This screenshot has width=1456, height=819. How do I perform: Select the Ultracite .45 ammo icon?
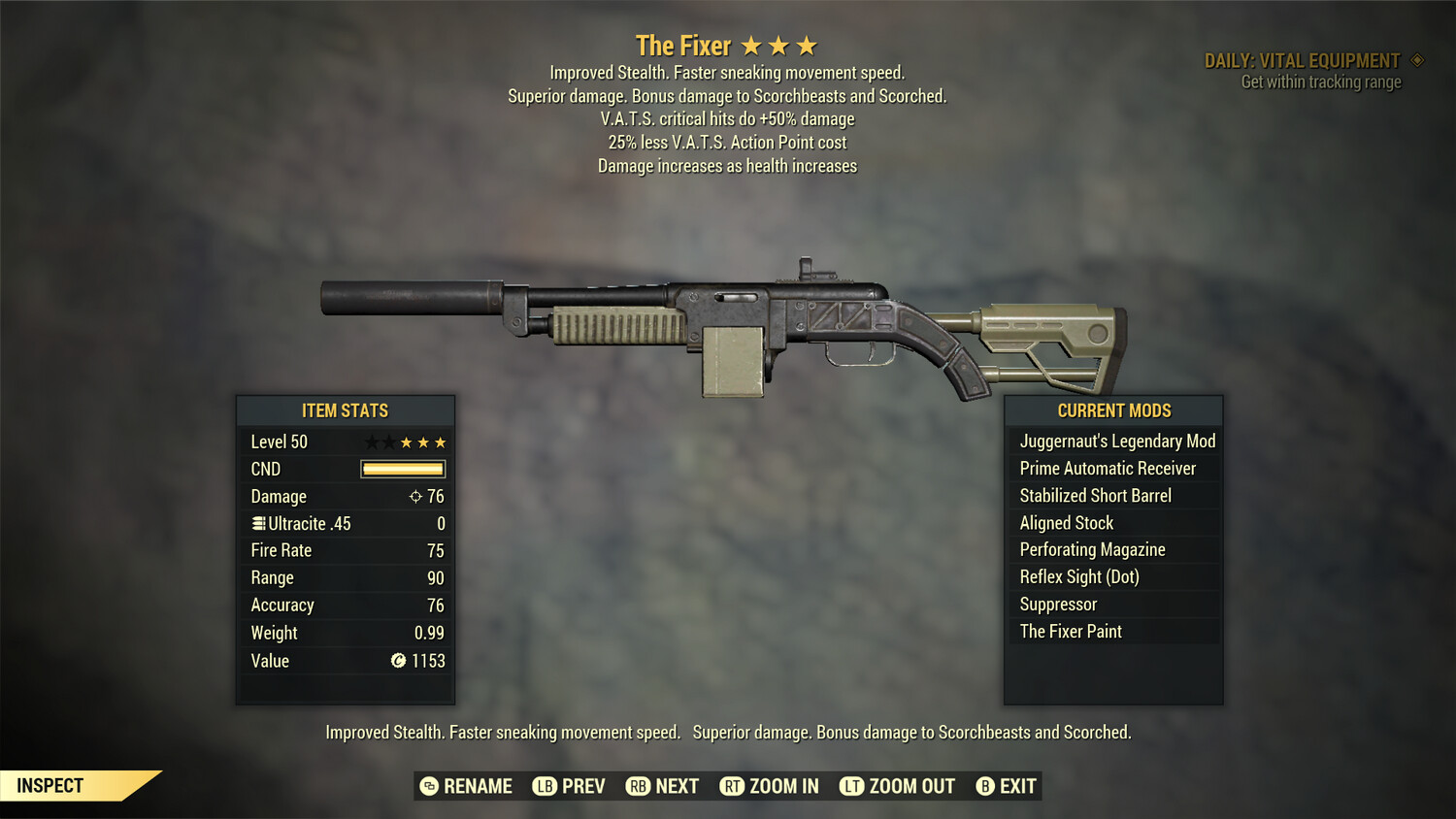(x=257, y=523)
